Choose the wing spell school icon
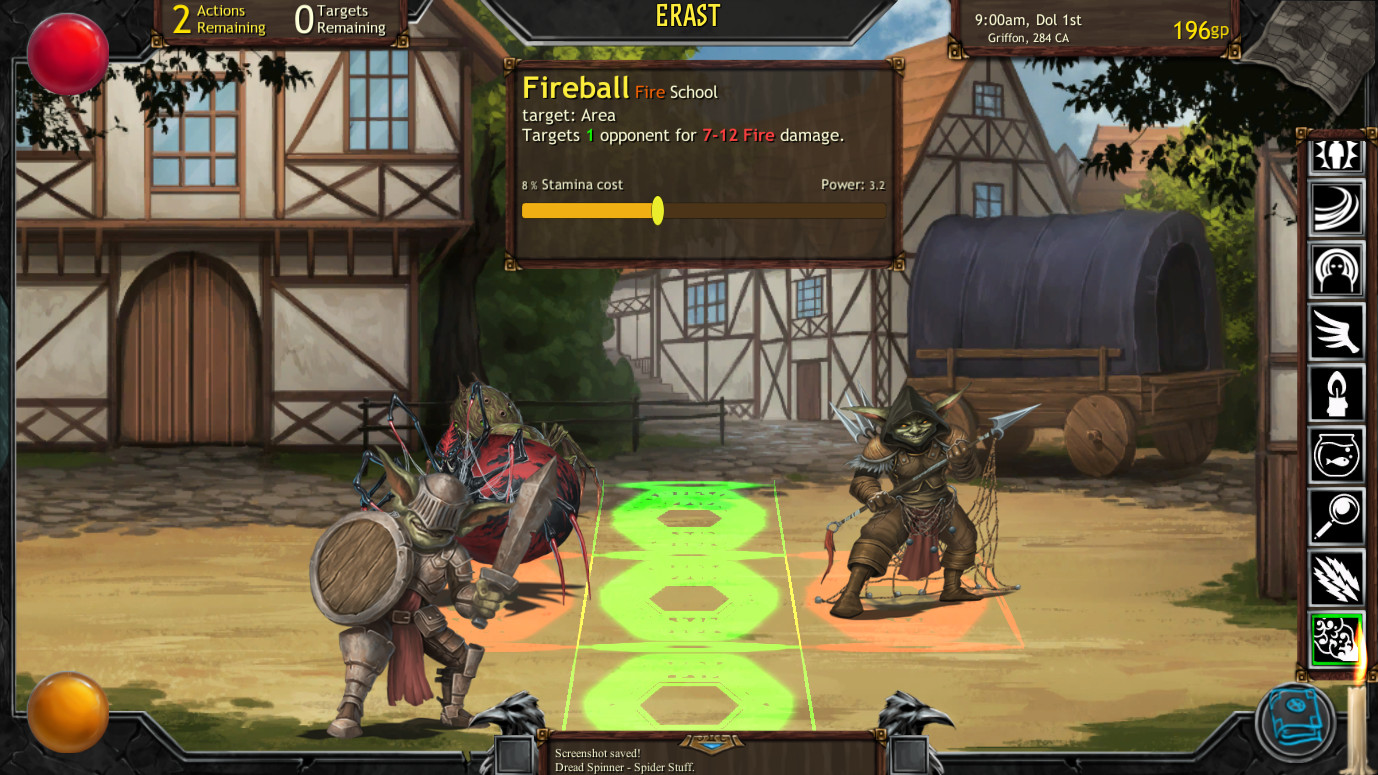The height and width of the screenshot is (775, 1378). point(1337,332)
